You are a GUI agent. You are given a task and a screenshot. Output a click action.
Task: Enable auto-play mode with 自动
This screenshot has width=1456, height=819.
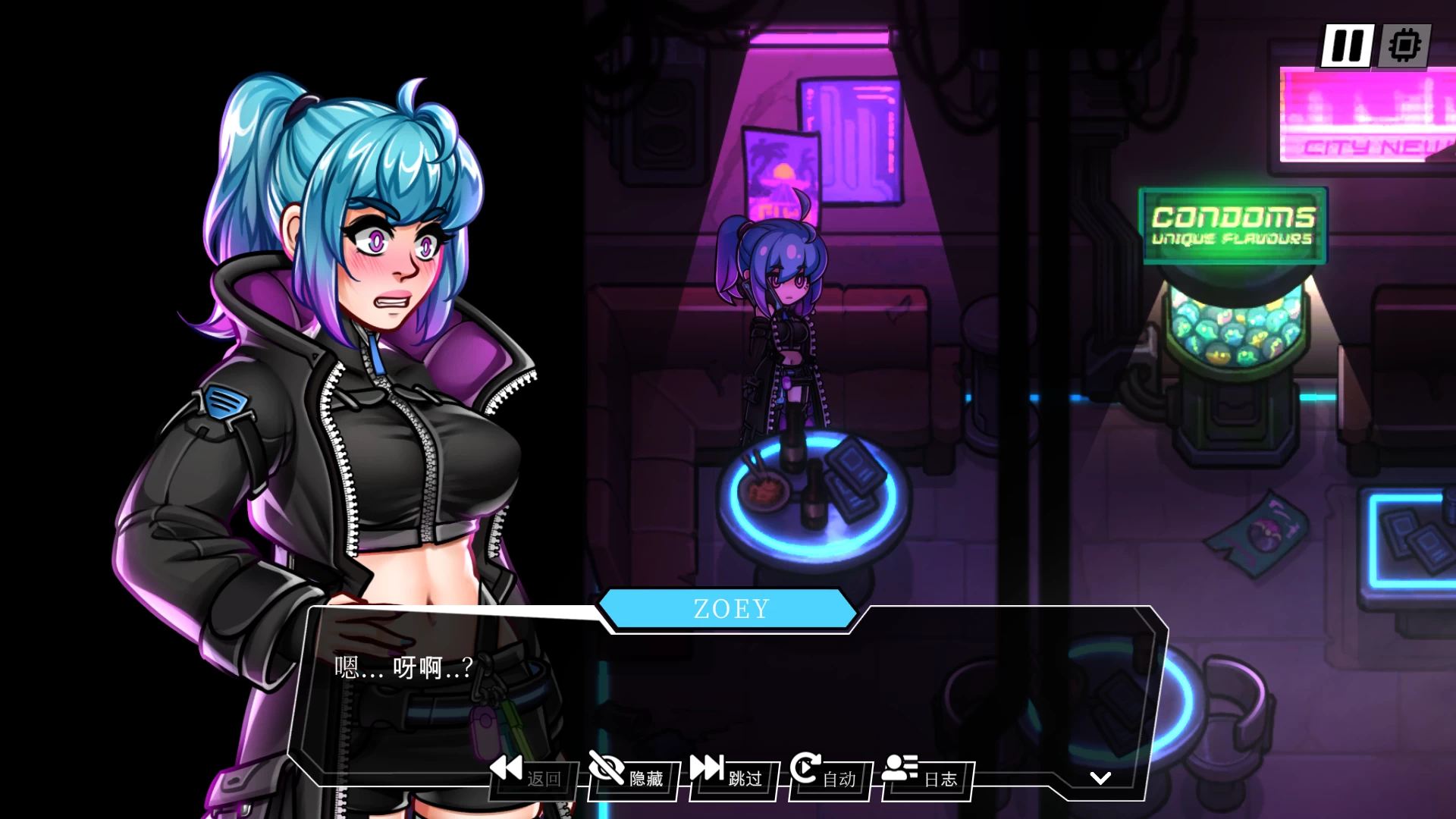(x=839, y=779)
